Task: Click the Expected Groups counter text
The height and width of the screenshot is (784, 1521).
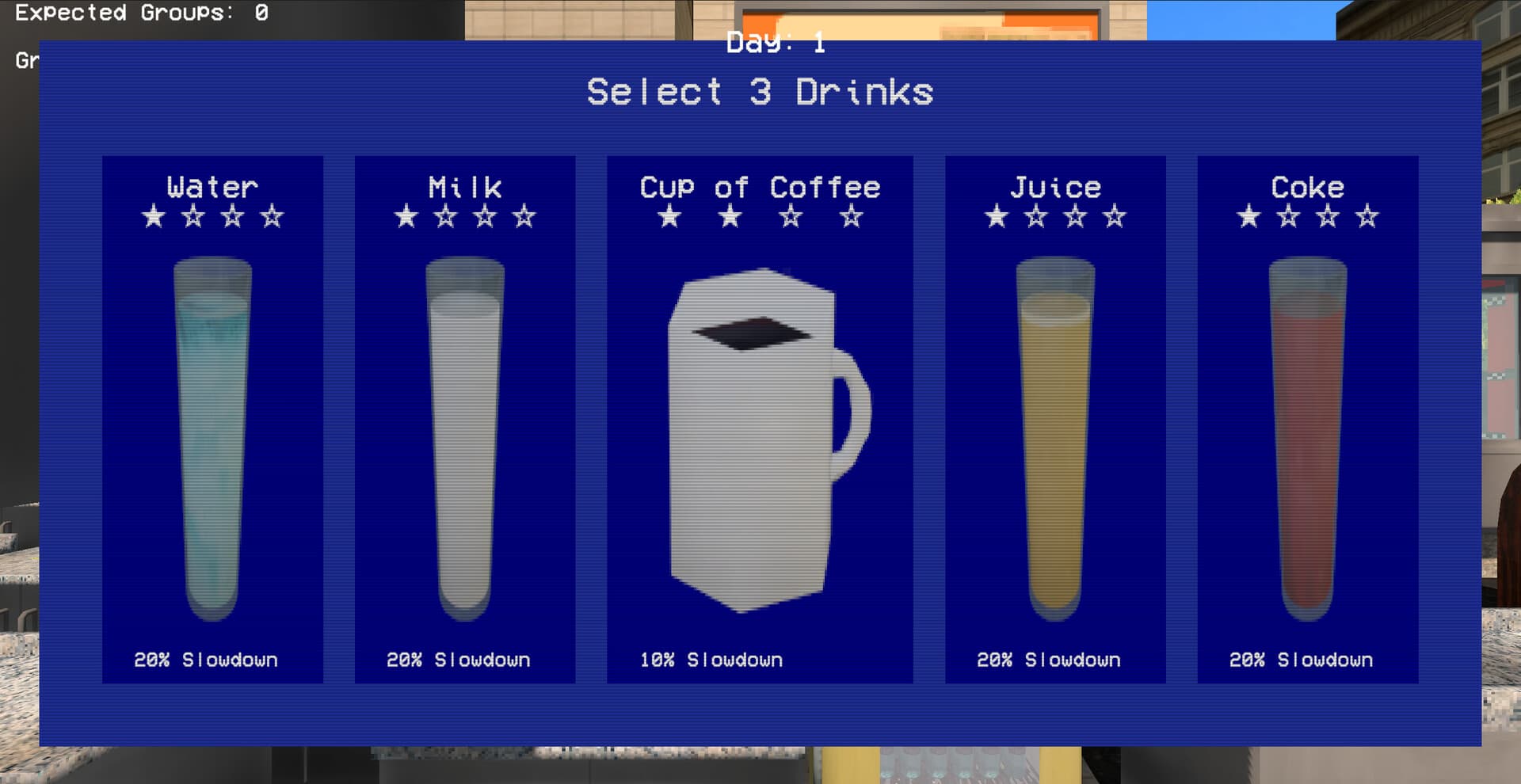Action: point(141,13)
